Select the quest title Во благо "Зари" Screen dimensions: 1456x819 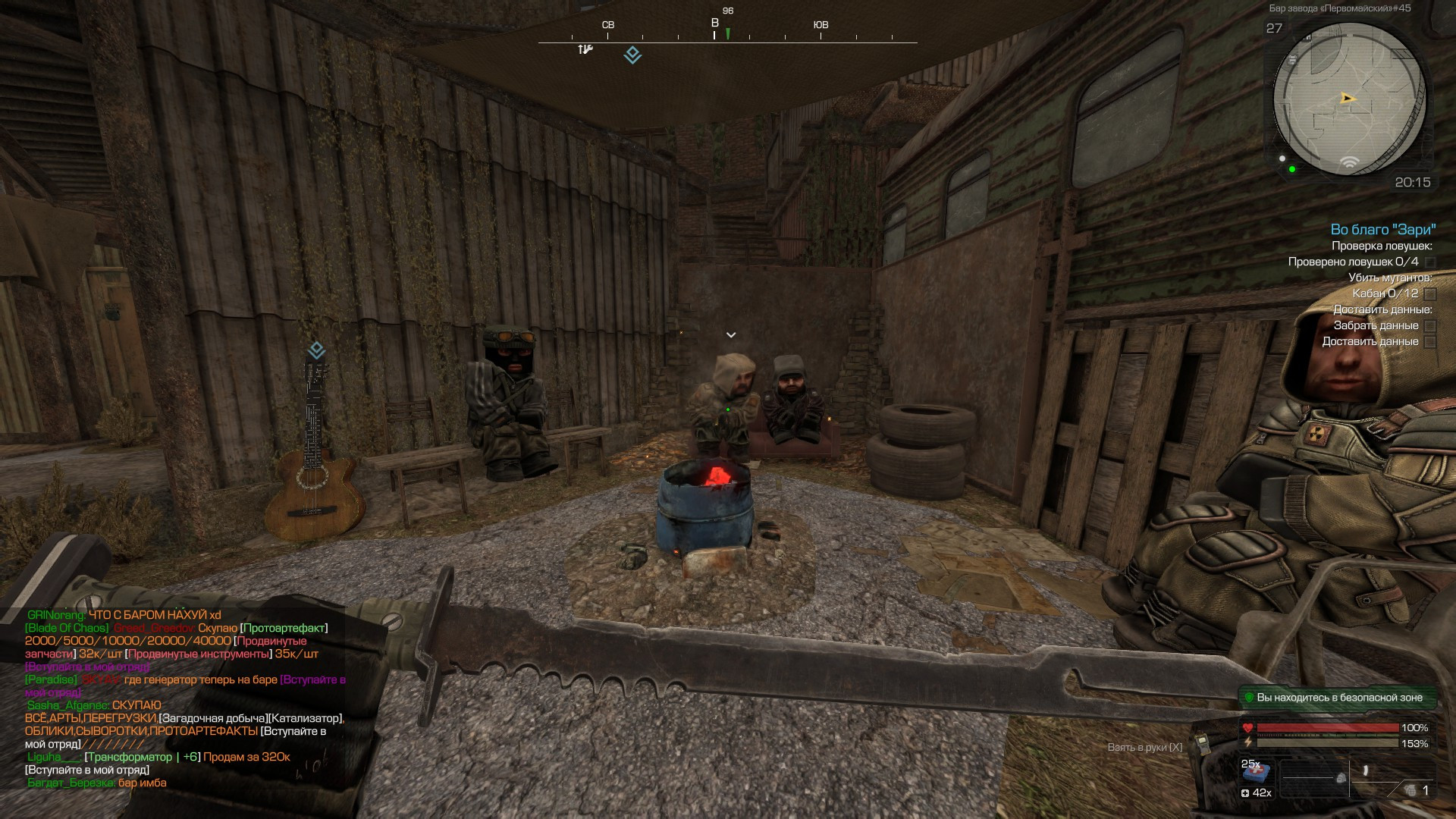[x=1382, y=230]
